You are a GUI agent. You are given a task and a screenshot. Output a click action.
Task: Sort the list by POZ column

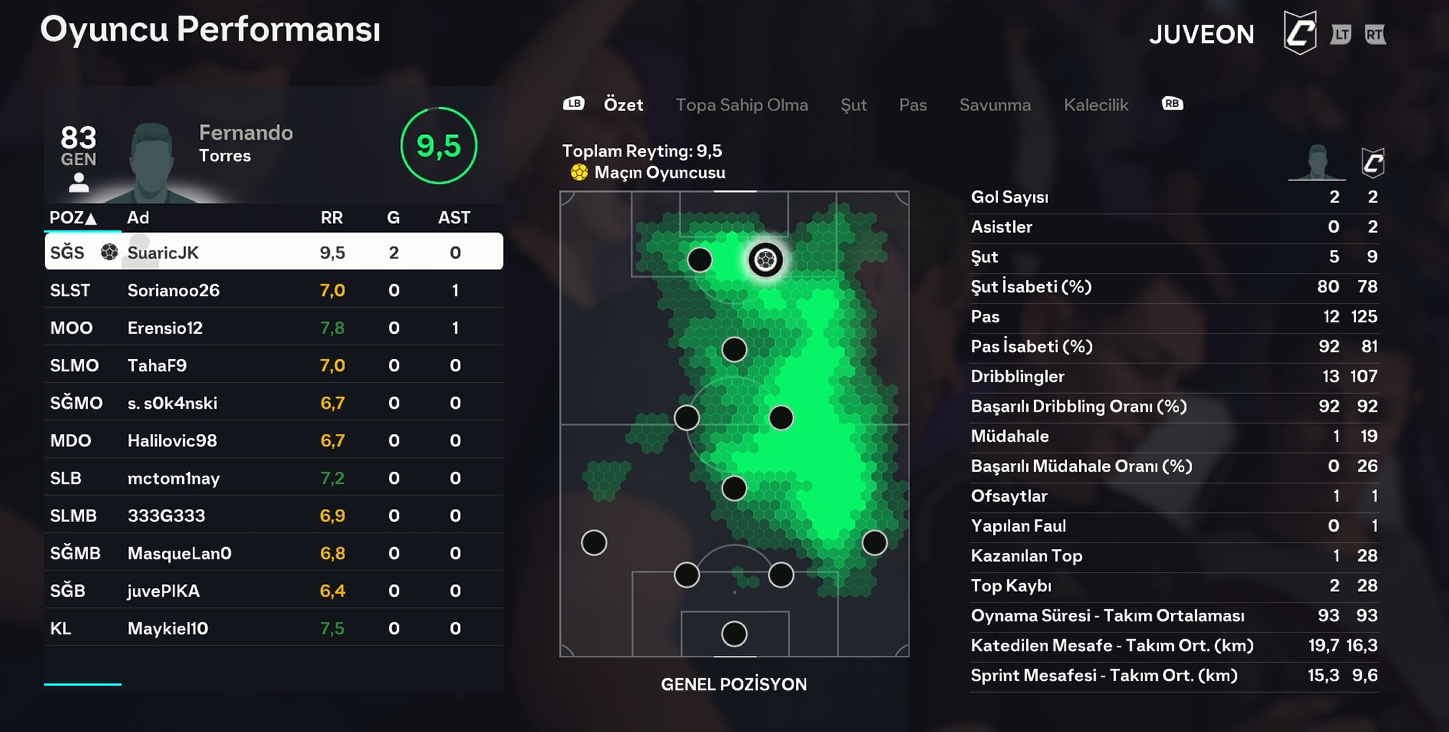tap(73, 218)
